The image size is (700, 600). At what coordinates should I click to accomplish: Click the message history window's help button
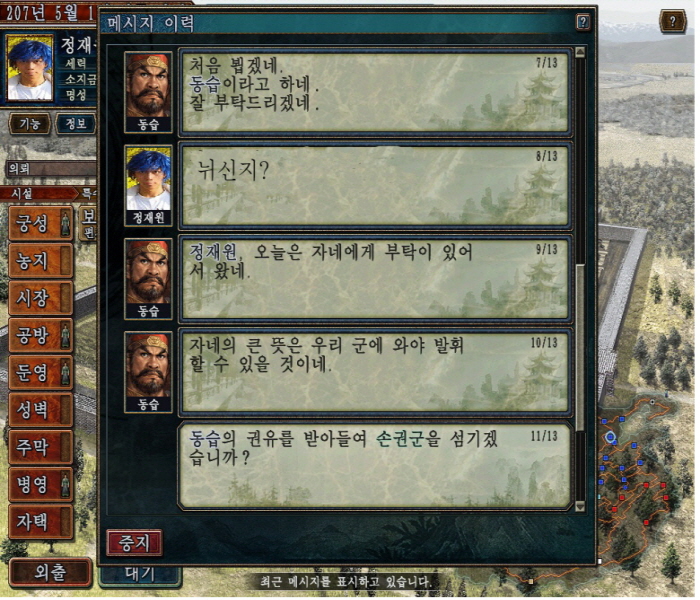(583, 22)
